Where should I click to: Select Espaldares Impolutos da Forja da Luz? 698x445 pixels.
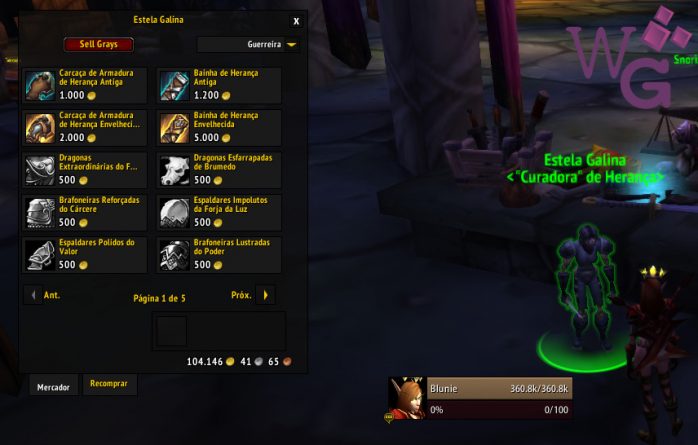176,212
